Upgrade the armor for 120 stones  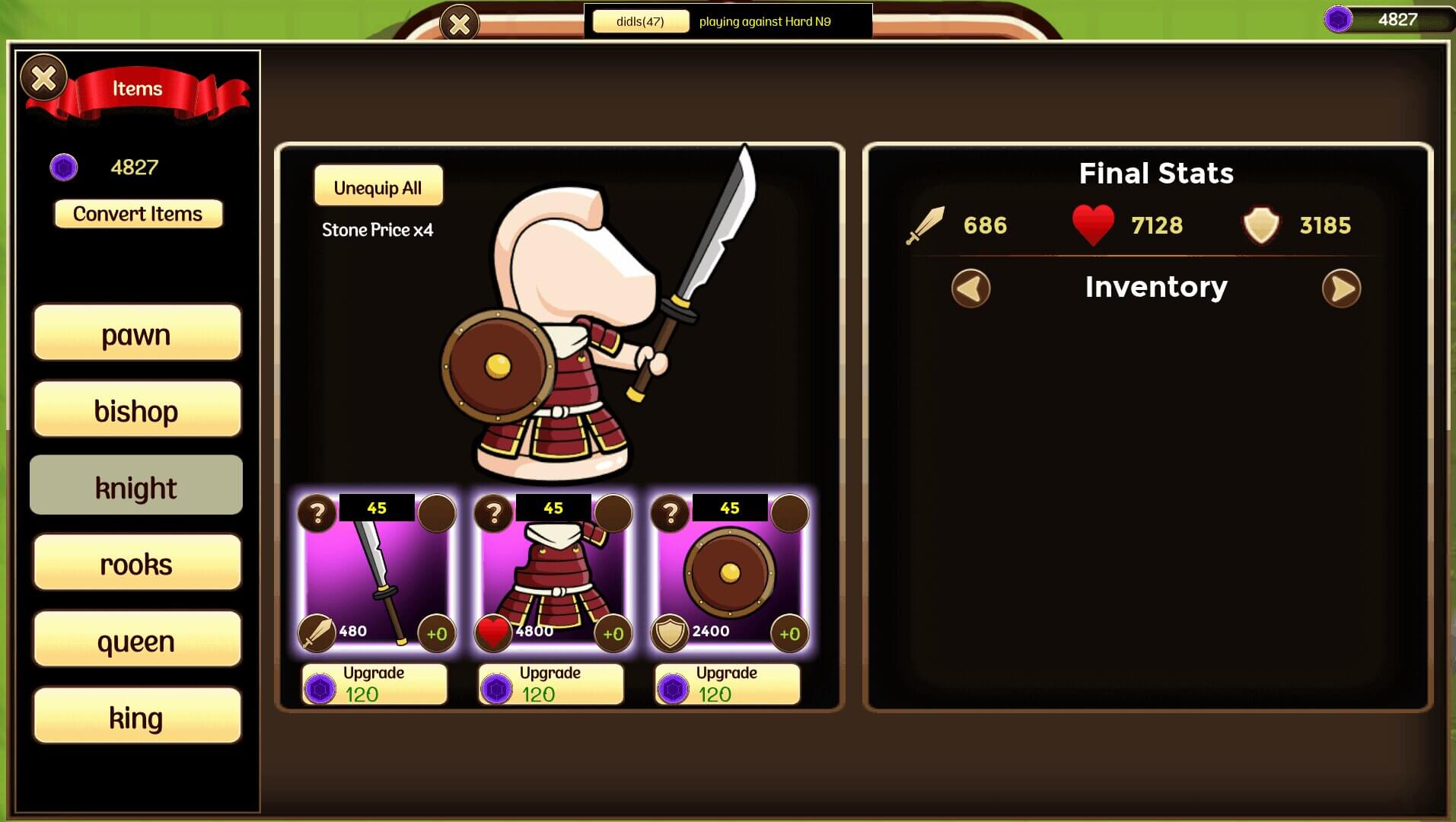pyautogui.click(x=551, y=683)
